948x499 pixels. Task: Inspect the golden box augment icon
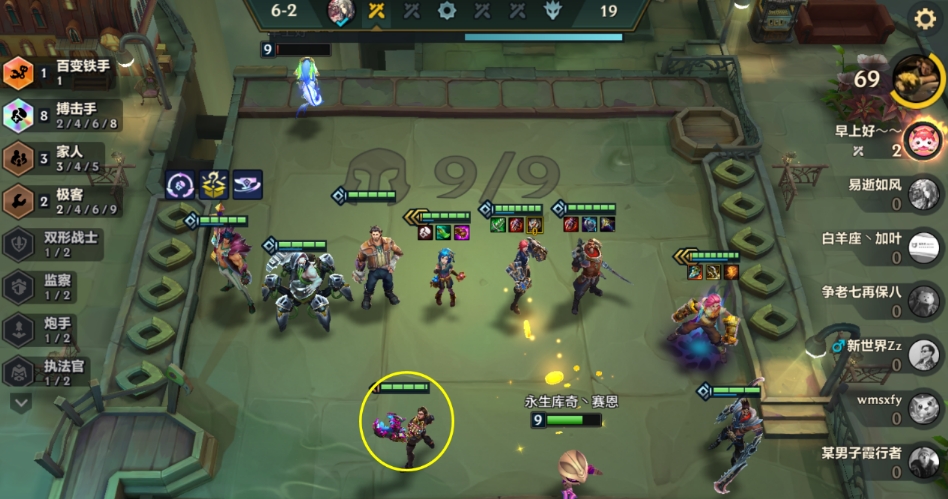click(213, 184)
